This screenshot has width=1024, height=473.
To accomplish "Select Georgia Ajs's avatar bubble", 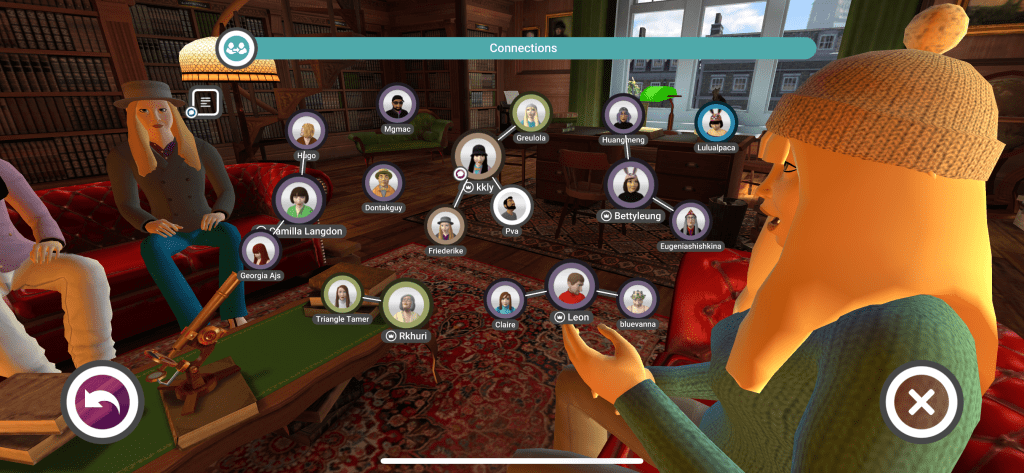I will click(259, 250).
